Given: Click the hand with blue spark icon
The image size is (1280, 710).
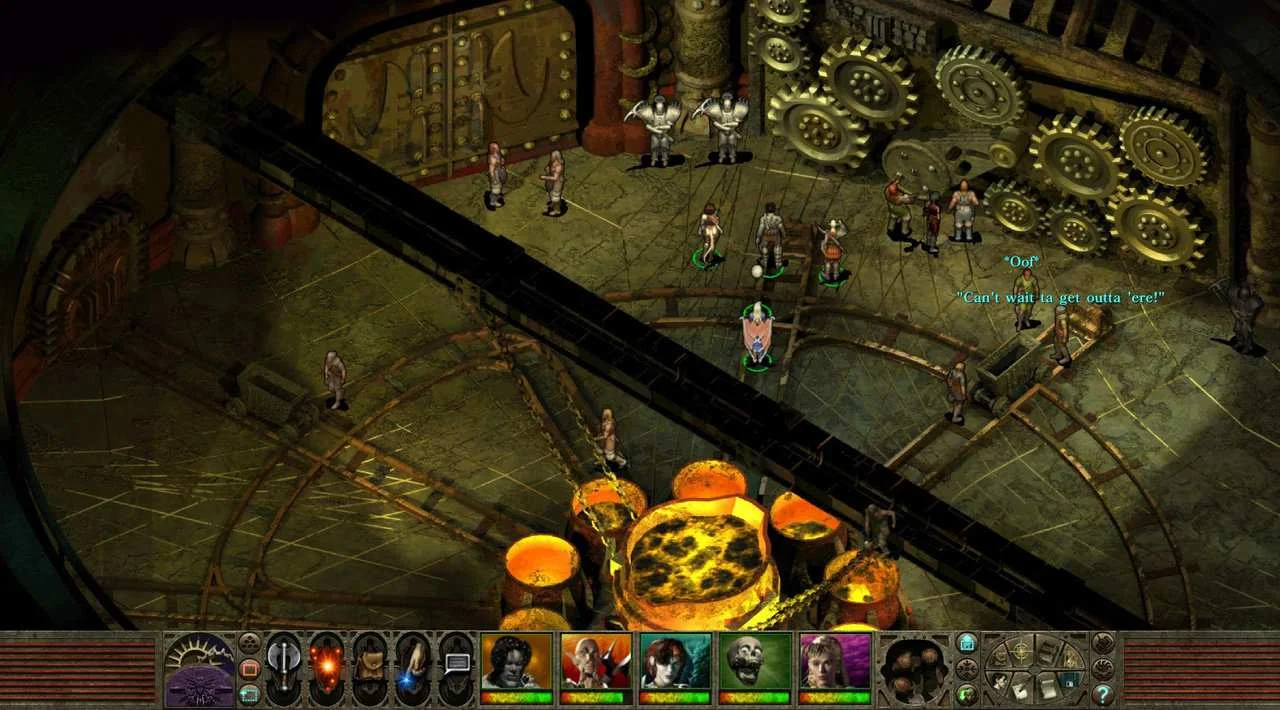Looking at the screenshot, I should (414, 668).
